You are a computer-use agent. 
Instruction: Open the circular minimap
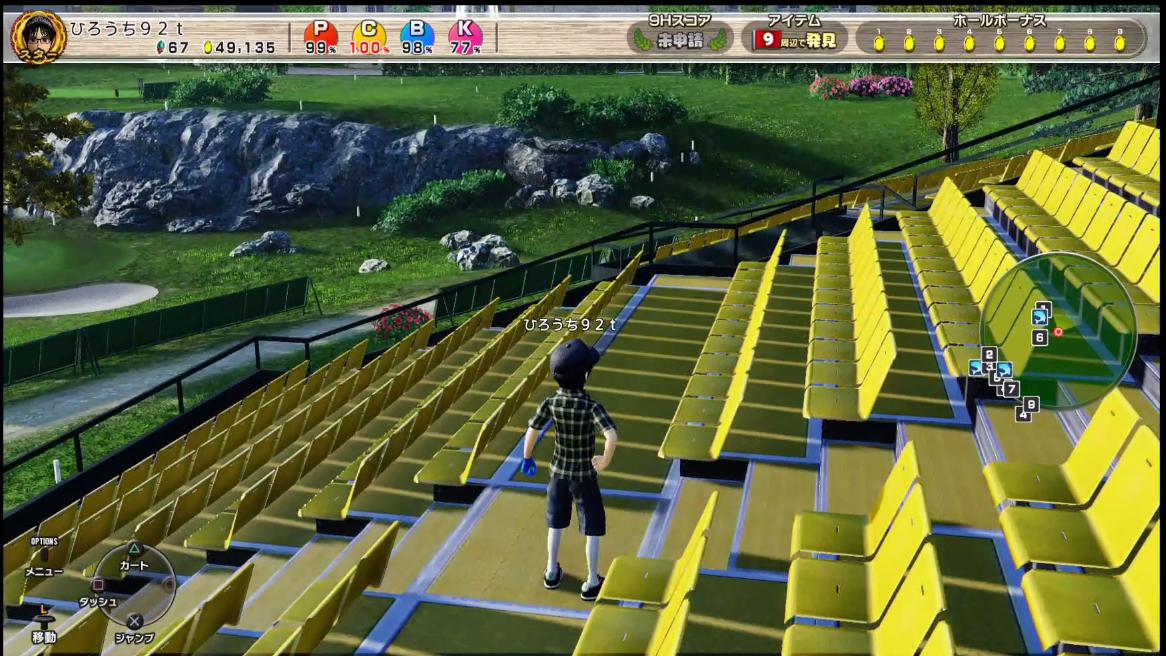pyautogui.click(x=1058, y=330)
